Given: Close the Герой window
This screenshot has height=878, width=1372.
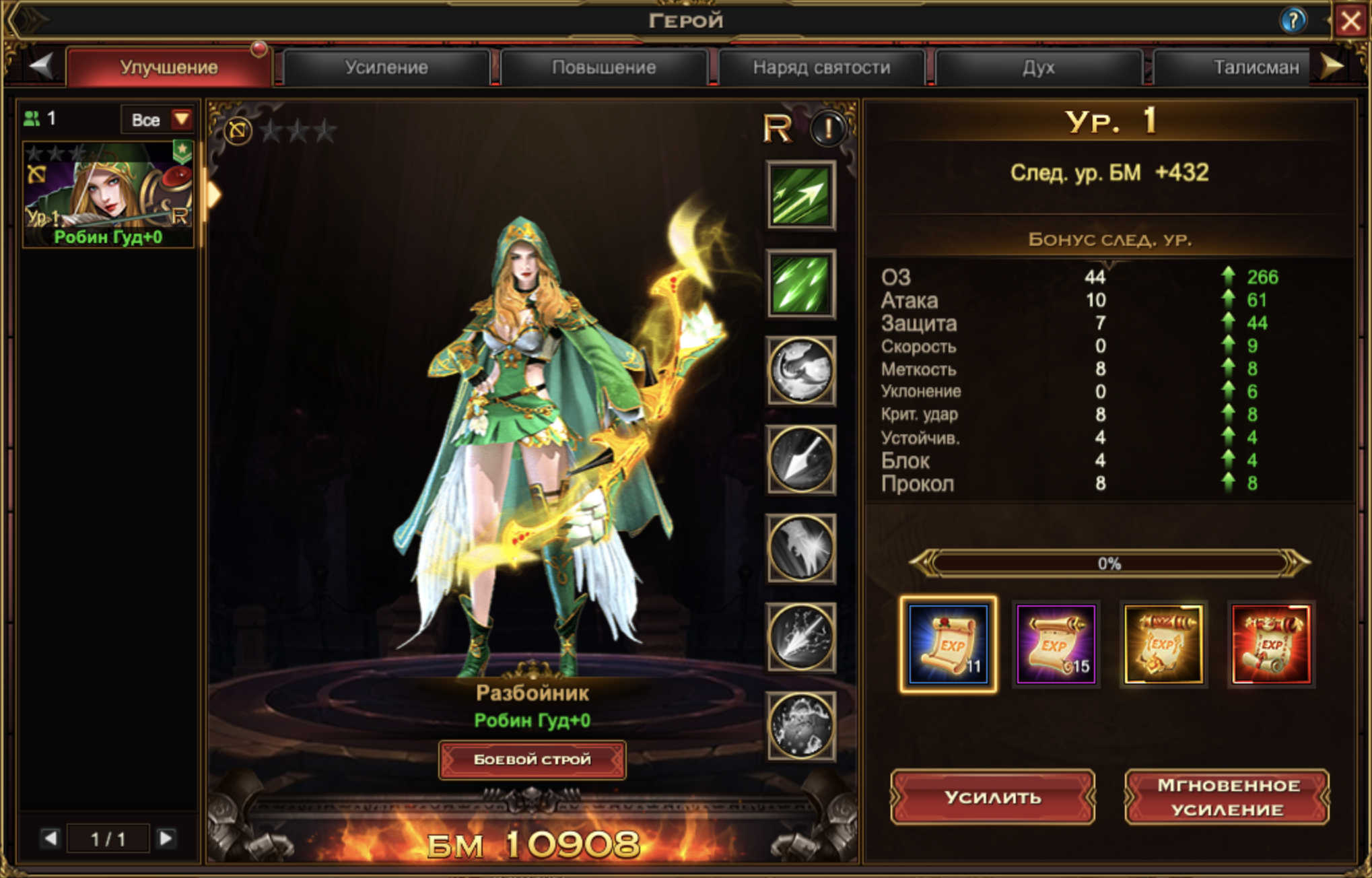Looking at the screenshot, I should pyautogui.click(x=1350, y=22).
